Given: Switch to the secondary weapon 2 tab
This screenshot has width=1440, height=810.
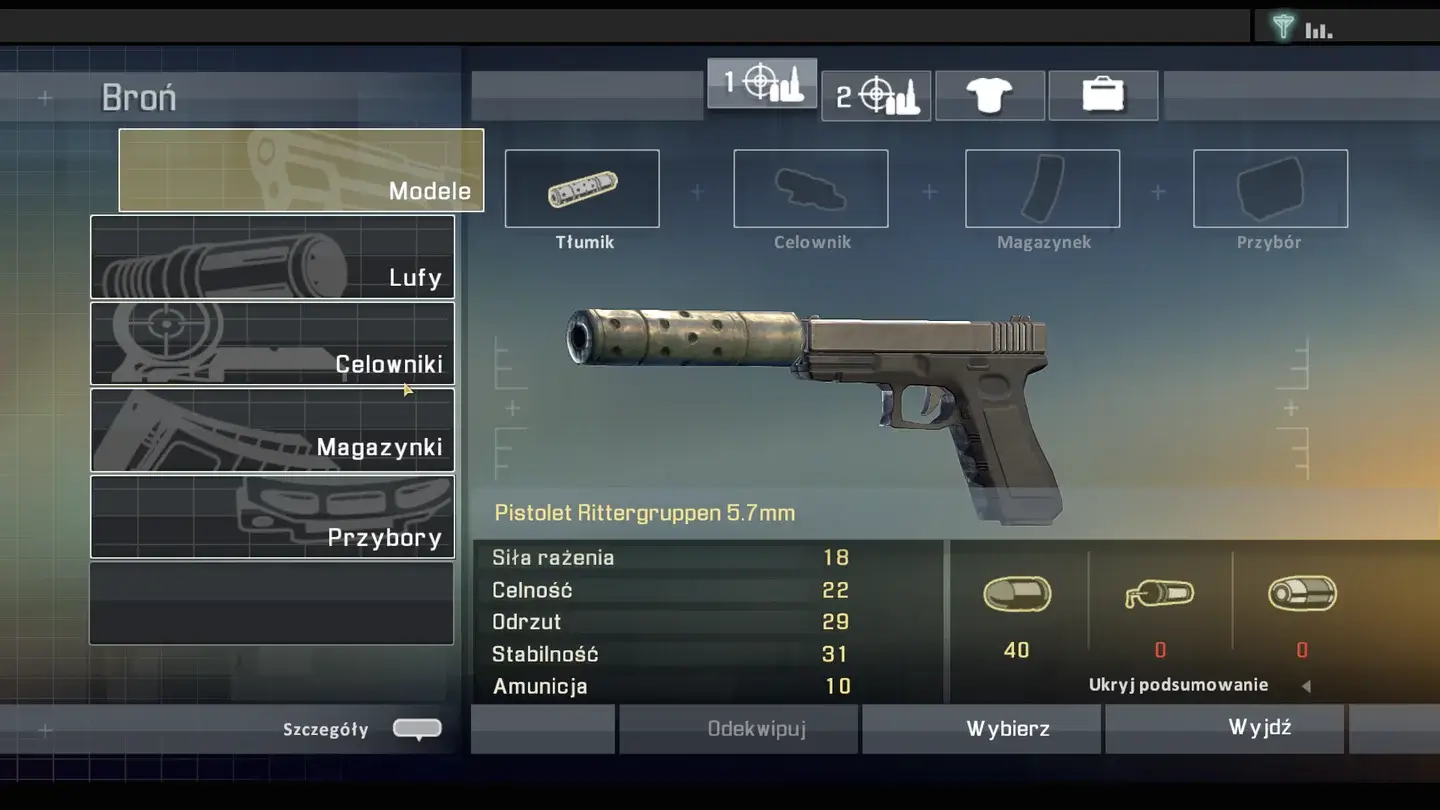Looking at the screenshot, I should click(x=876, y=96).
